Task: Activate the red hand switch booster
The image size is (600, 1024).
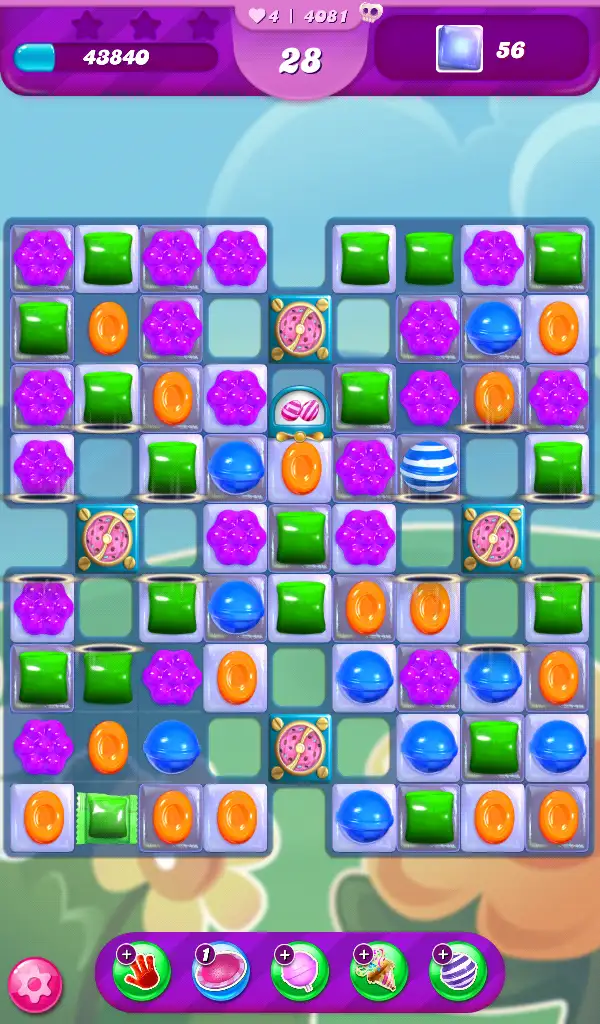Action: pos(142,971)
